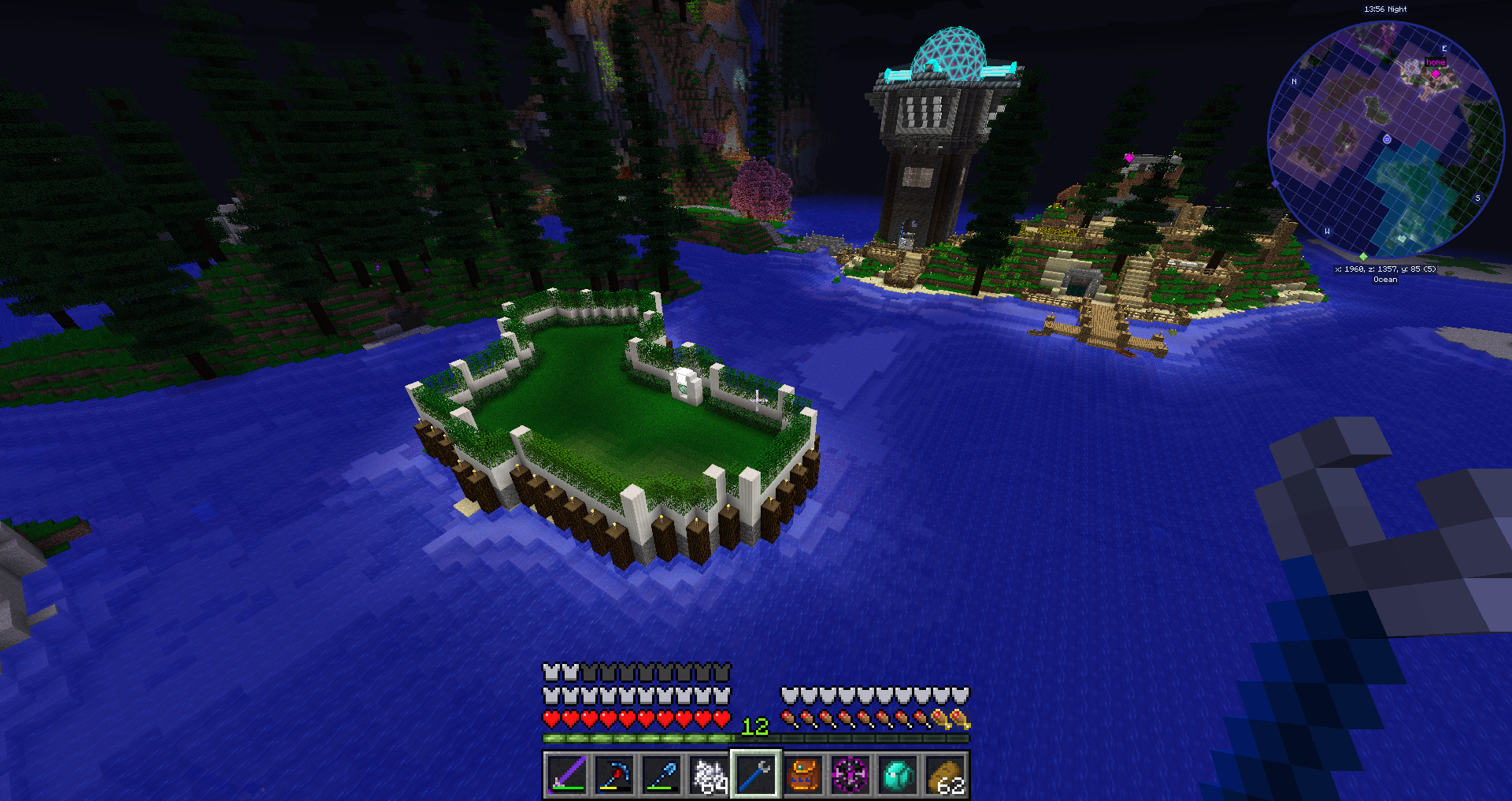Select the brown log stack of 62
Viewport: 1512px width, 801px height.
point(945,775)
